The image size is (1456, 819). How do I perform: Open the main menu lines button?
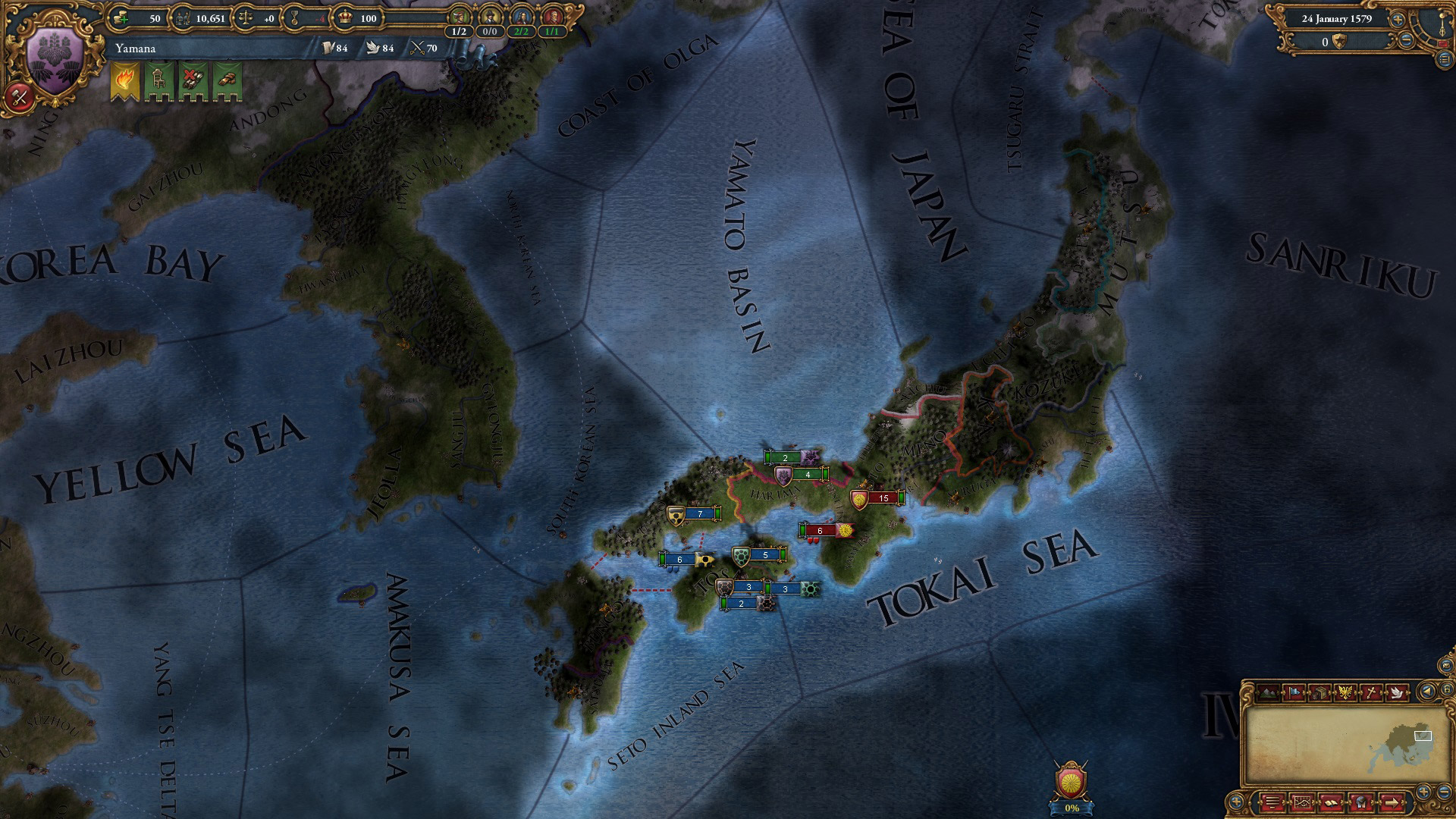tap(1272, 802)
